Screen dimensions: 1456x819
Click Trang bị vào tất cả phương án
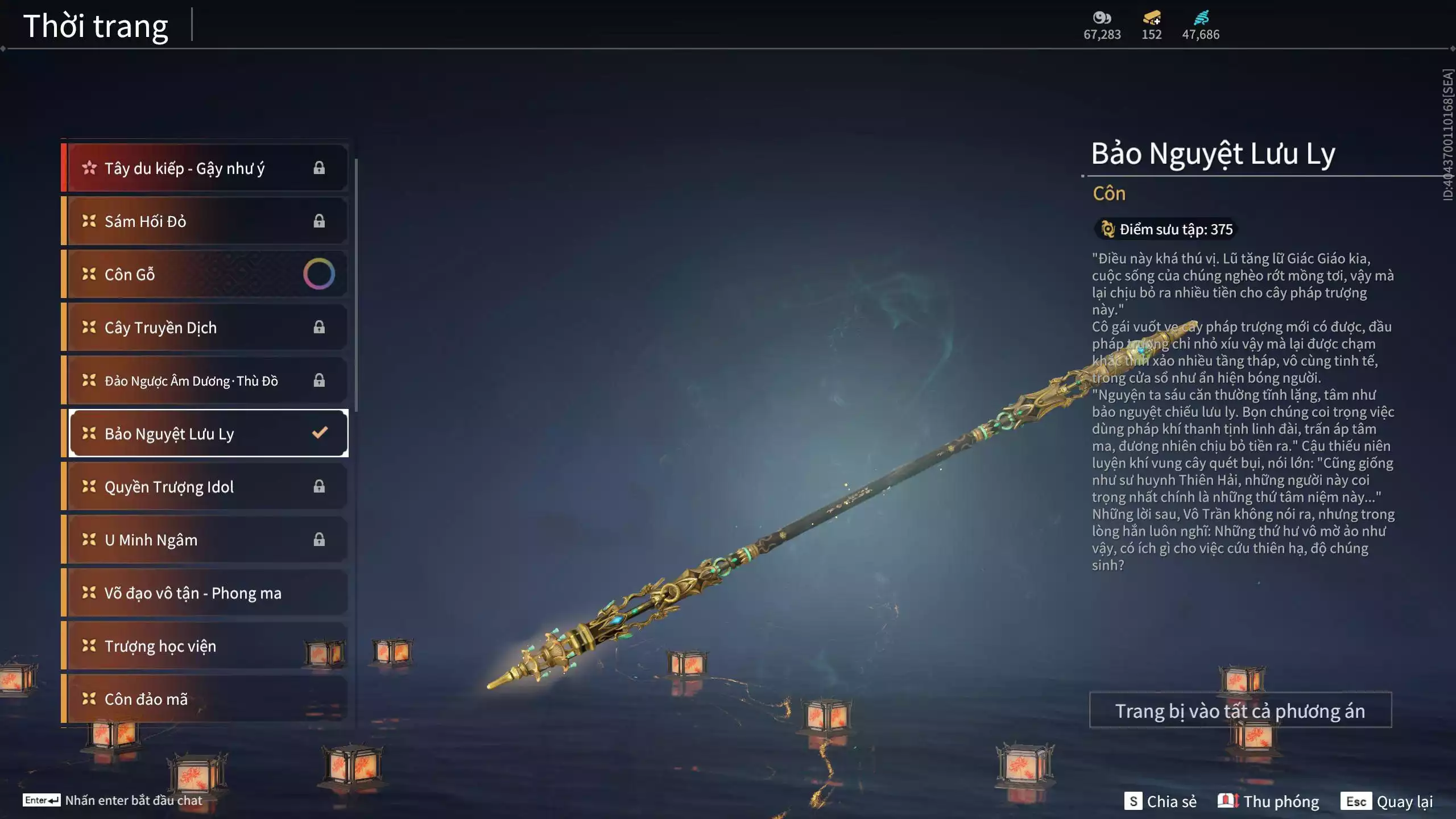tap(1240, 710)
